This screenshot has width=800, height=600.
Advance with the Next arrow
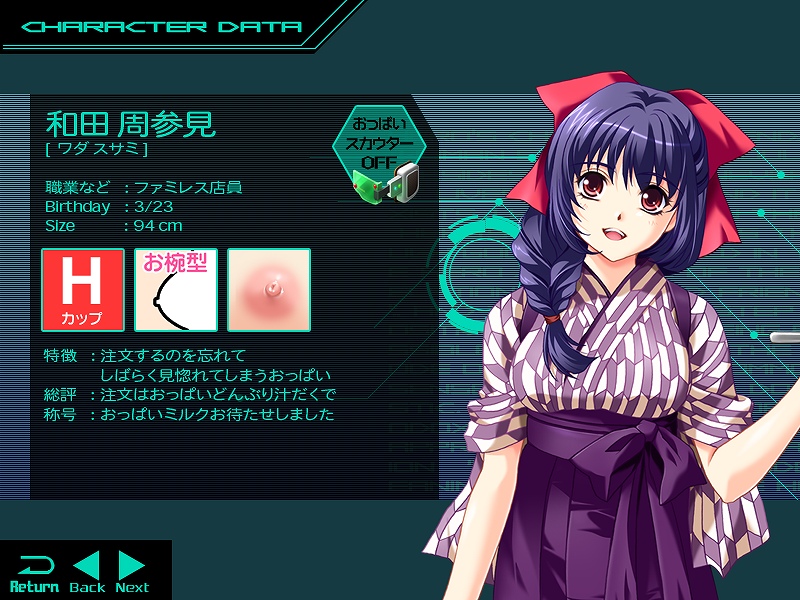point(132,571)
